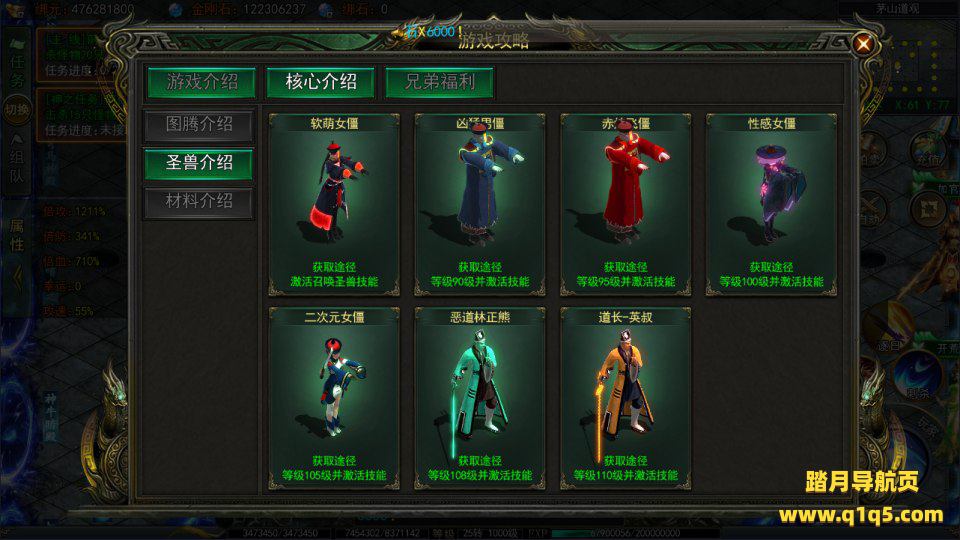Choose the 道长-英叔 card

(x=626, y=399)
